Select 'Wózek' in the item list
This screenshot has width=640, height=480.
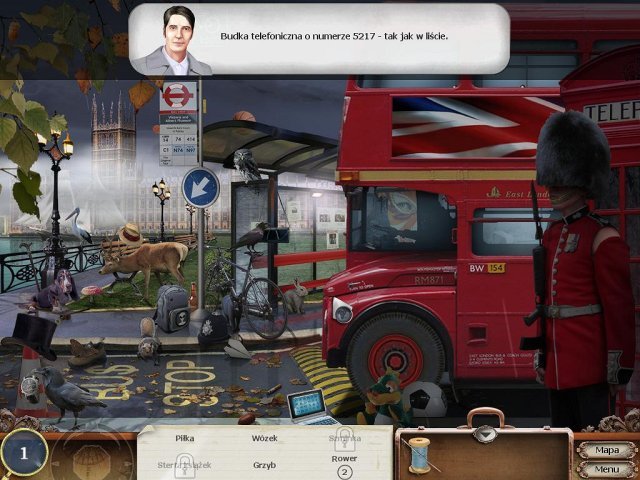pos(264,437)
